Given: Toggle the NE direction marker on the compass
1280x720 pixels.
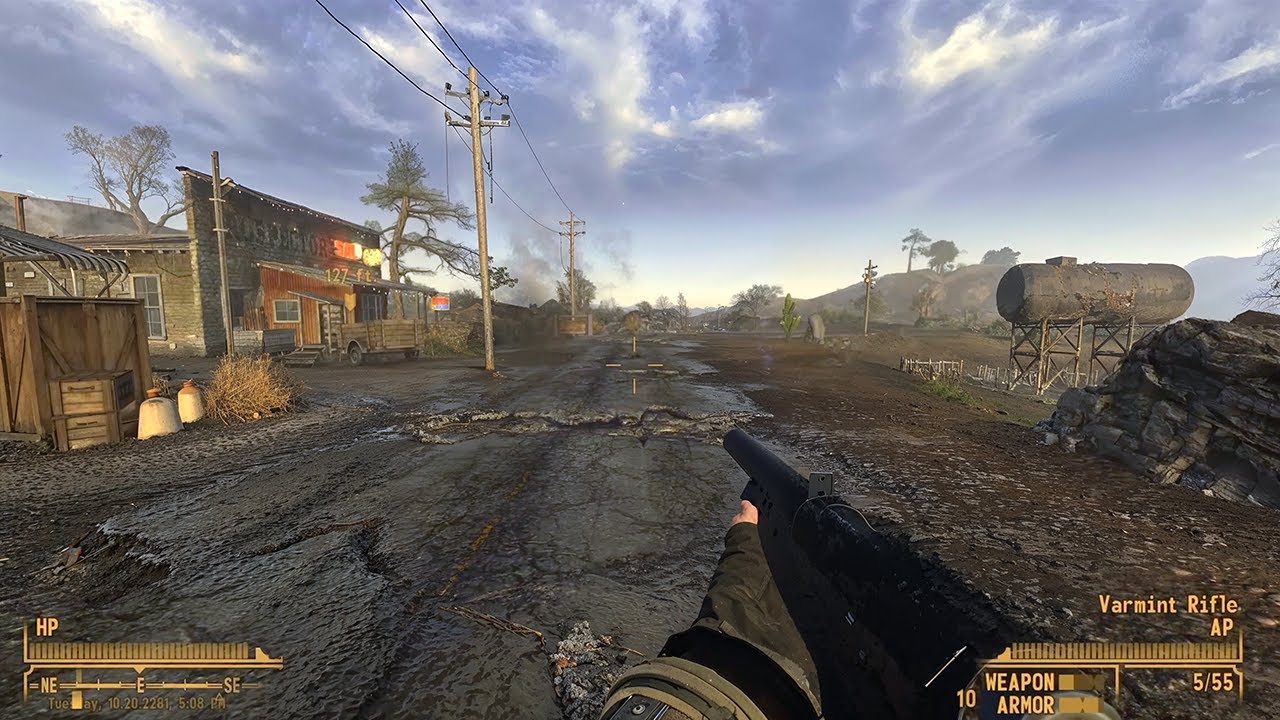Looking at the screenshot, I should point(49,685).
